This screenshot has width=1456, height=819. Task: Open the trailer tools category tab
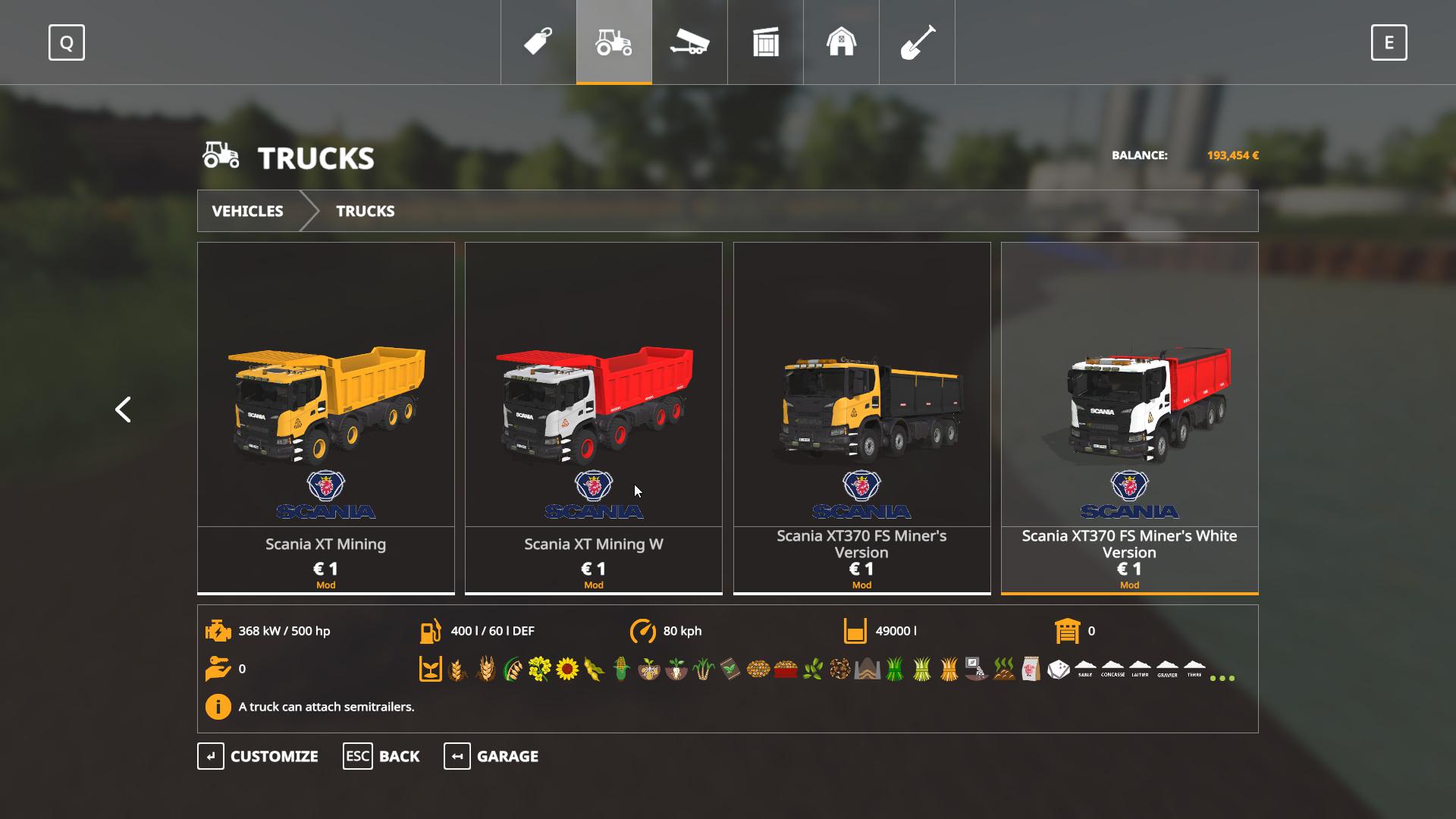point(689,42)
